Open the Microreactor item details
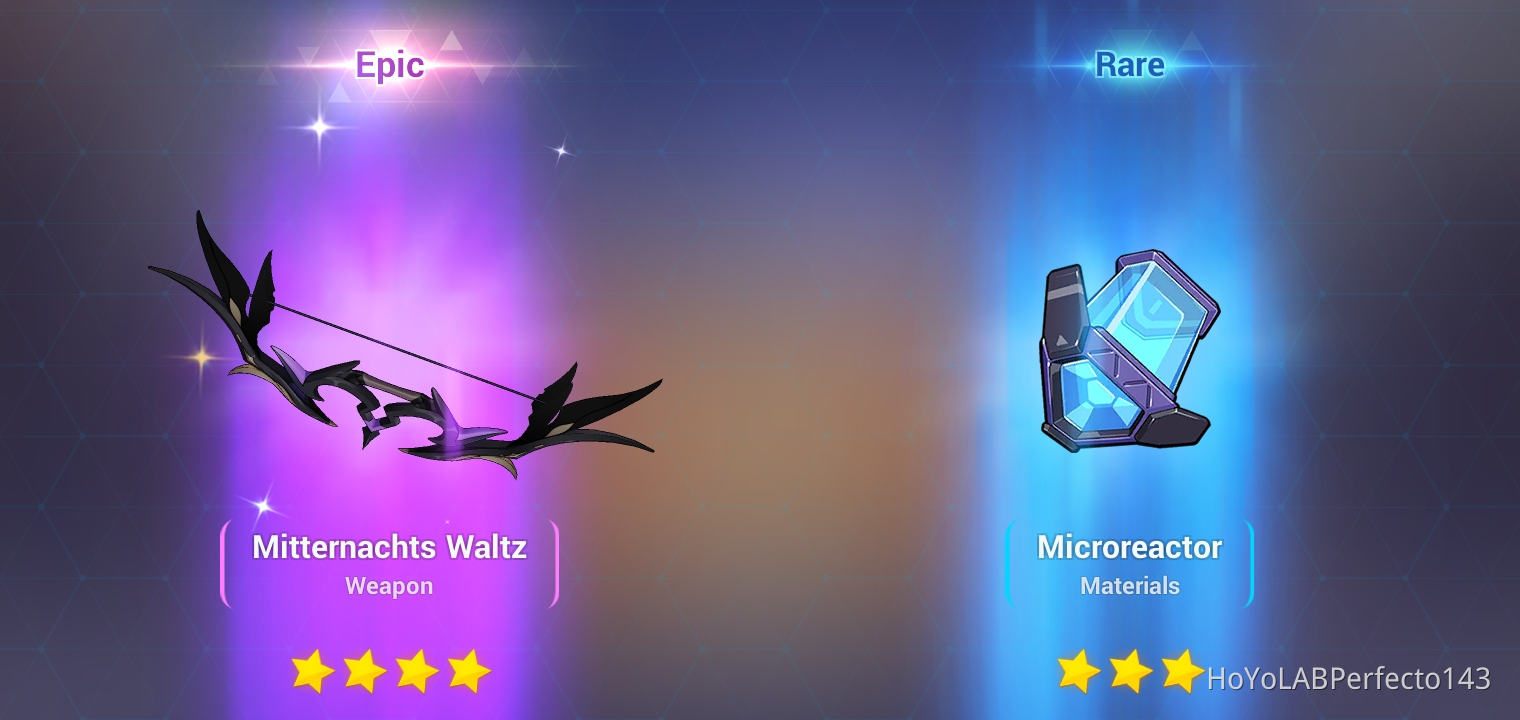The height and width of the screenshot is (720, 1520). pyautogui.click(x=1130, y=547)
